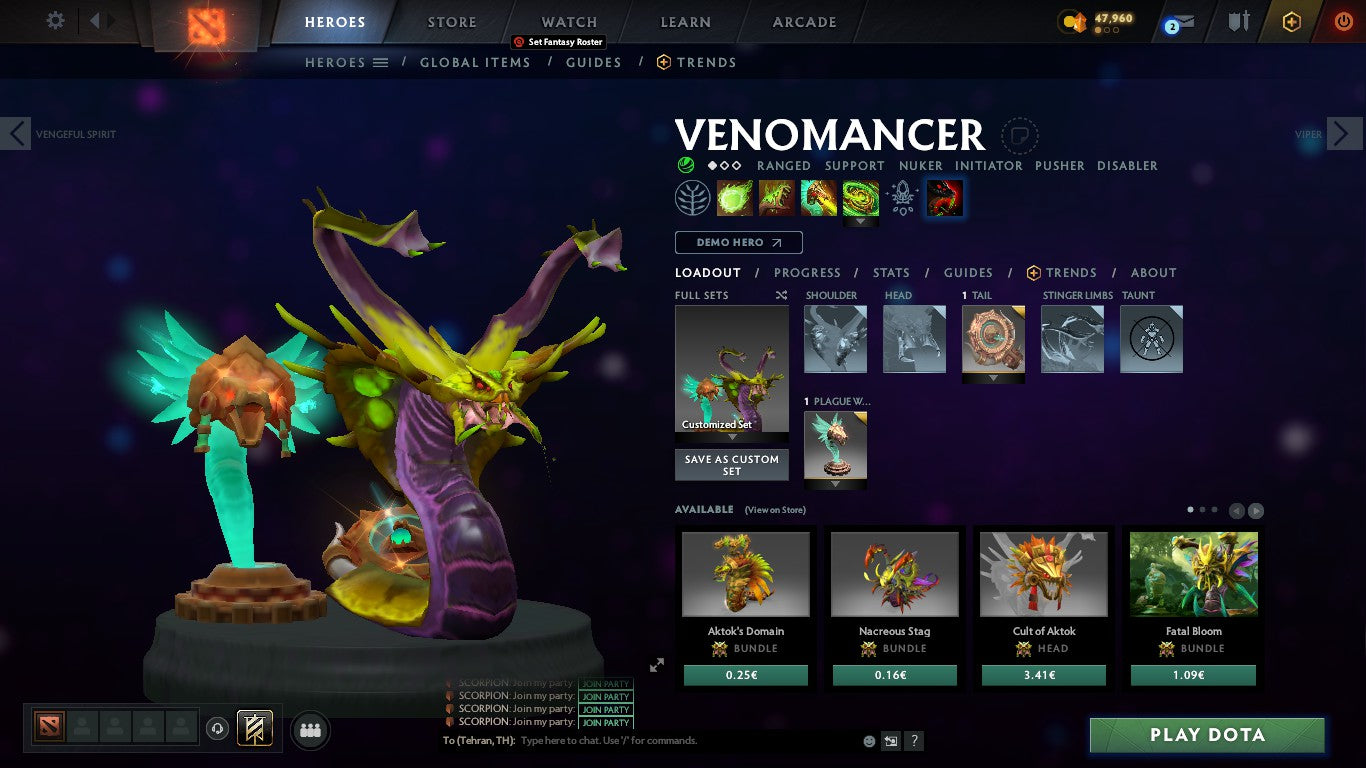The image size is (1366, 768).
Task: Click the Demo Hero button
Action: [738, 242]
